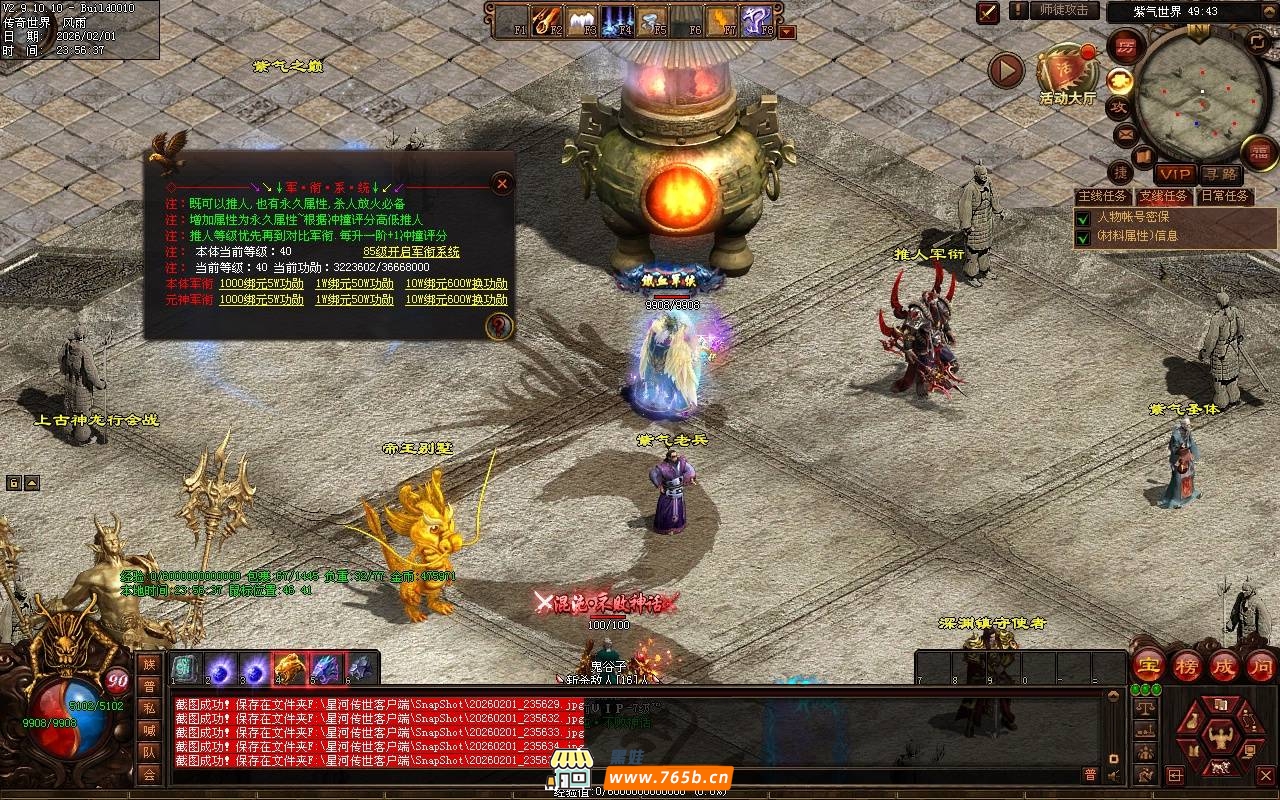Screen dimensions: 1280x800
Task: Open the 榜 ranking button
Action: 1186,666
